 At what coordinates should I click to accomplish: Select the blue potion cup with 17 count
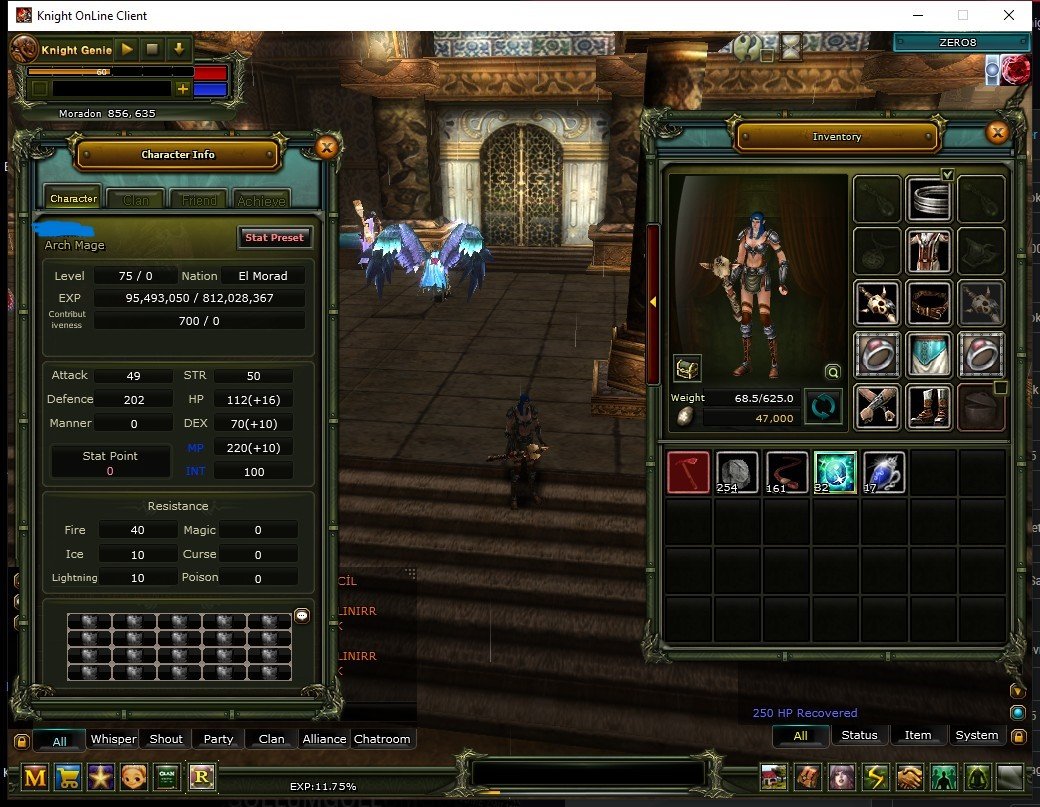click(884, 472)
